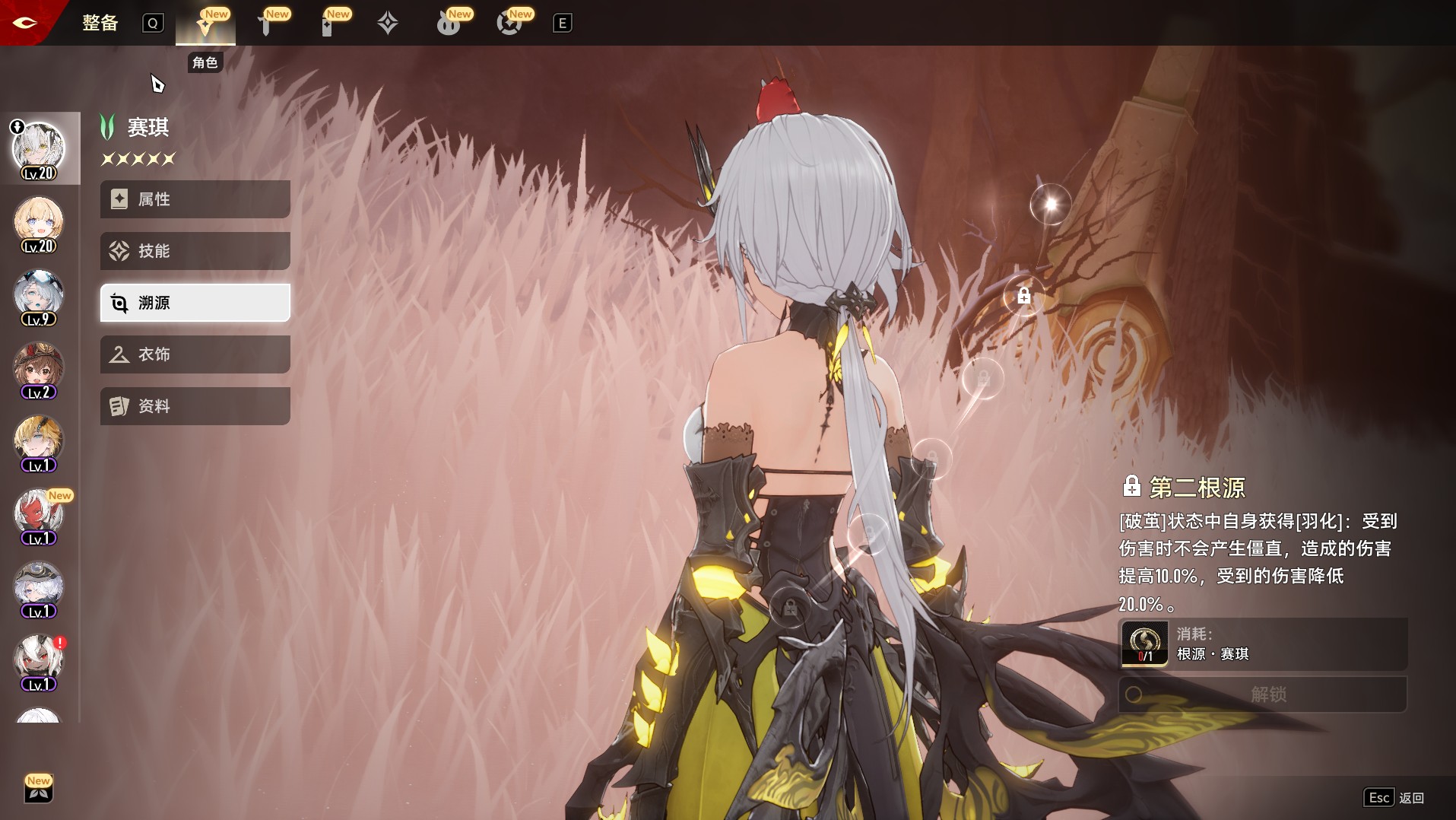Switch to the melee weapon sword tab
This screenshot has height=820, width=1456.
266,24
